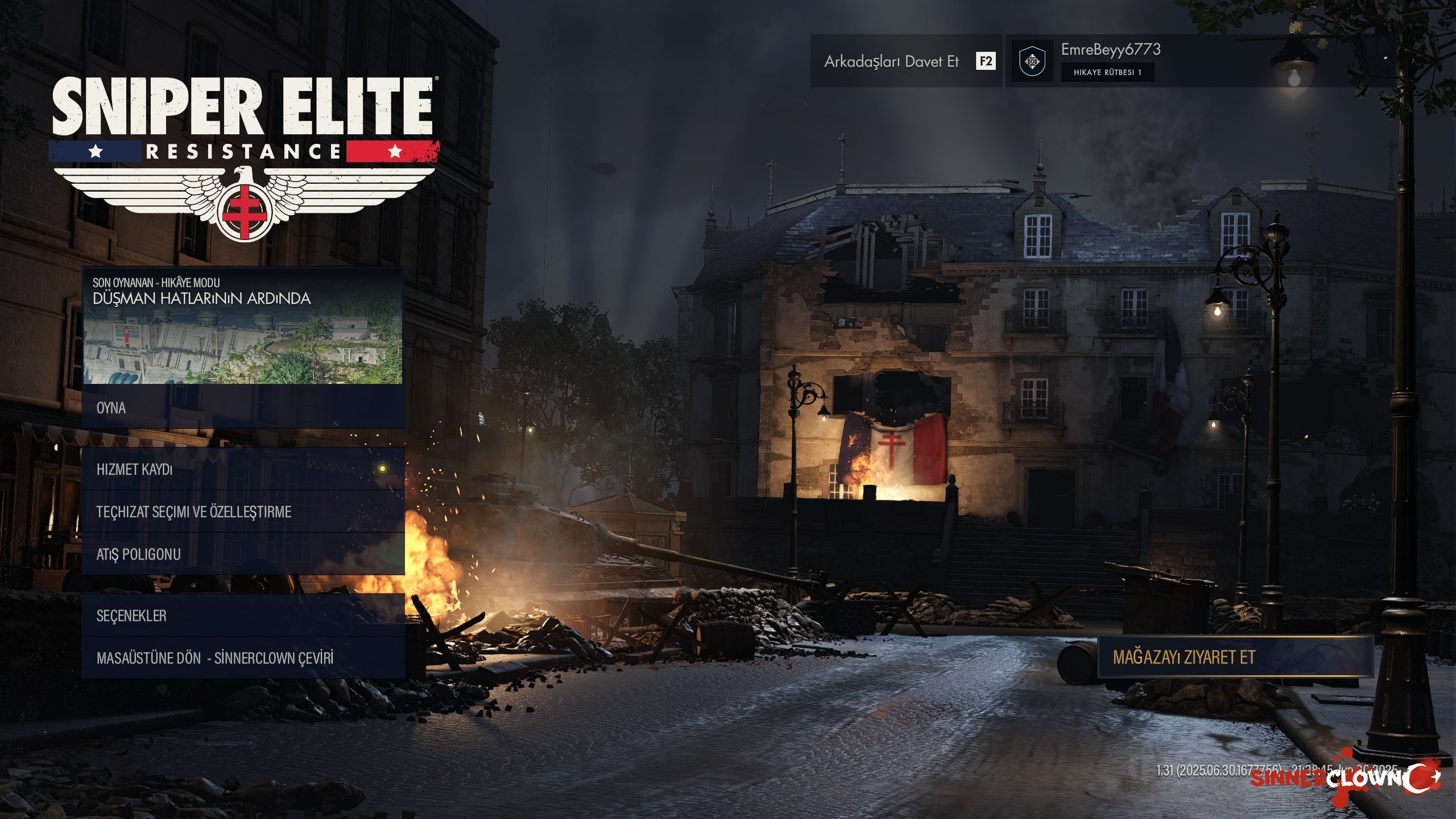Open the EmreBeyy6773 player profile
The width and height of the screenshot is (1456, 819).
click(x=1110, y=60)
